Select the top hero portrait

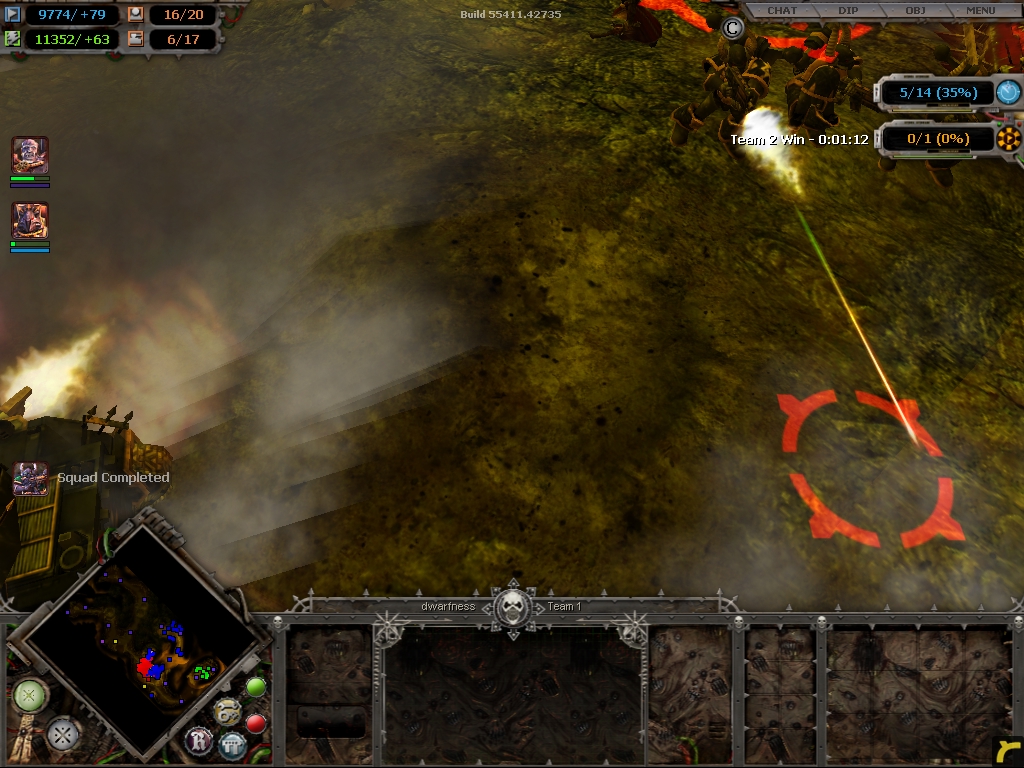[x=30, y=156]
